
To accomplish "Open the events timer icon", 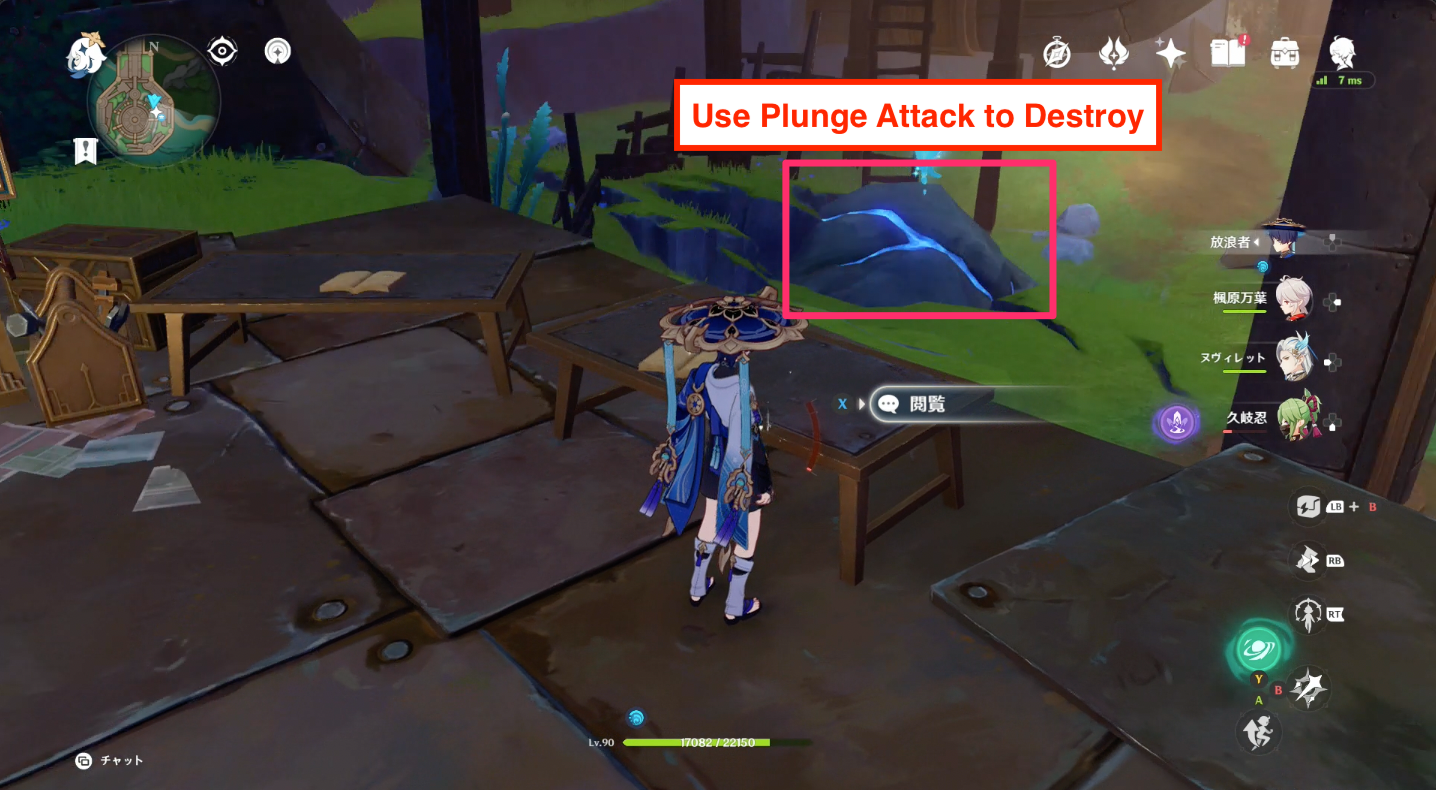I will tap(1057, 51).
